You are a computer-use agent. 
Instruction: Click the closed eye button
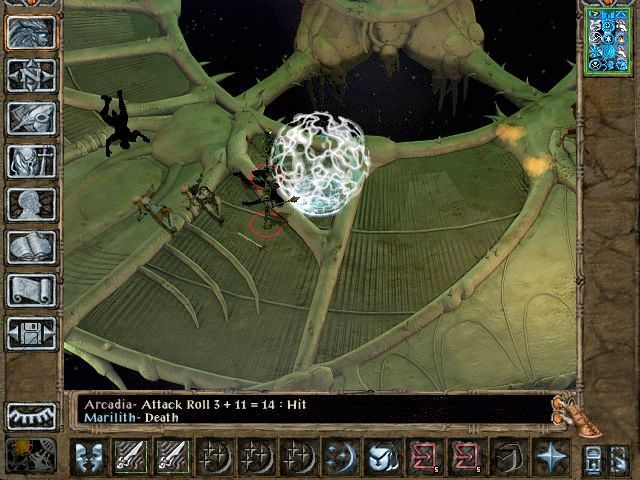(31, 415)
